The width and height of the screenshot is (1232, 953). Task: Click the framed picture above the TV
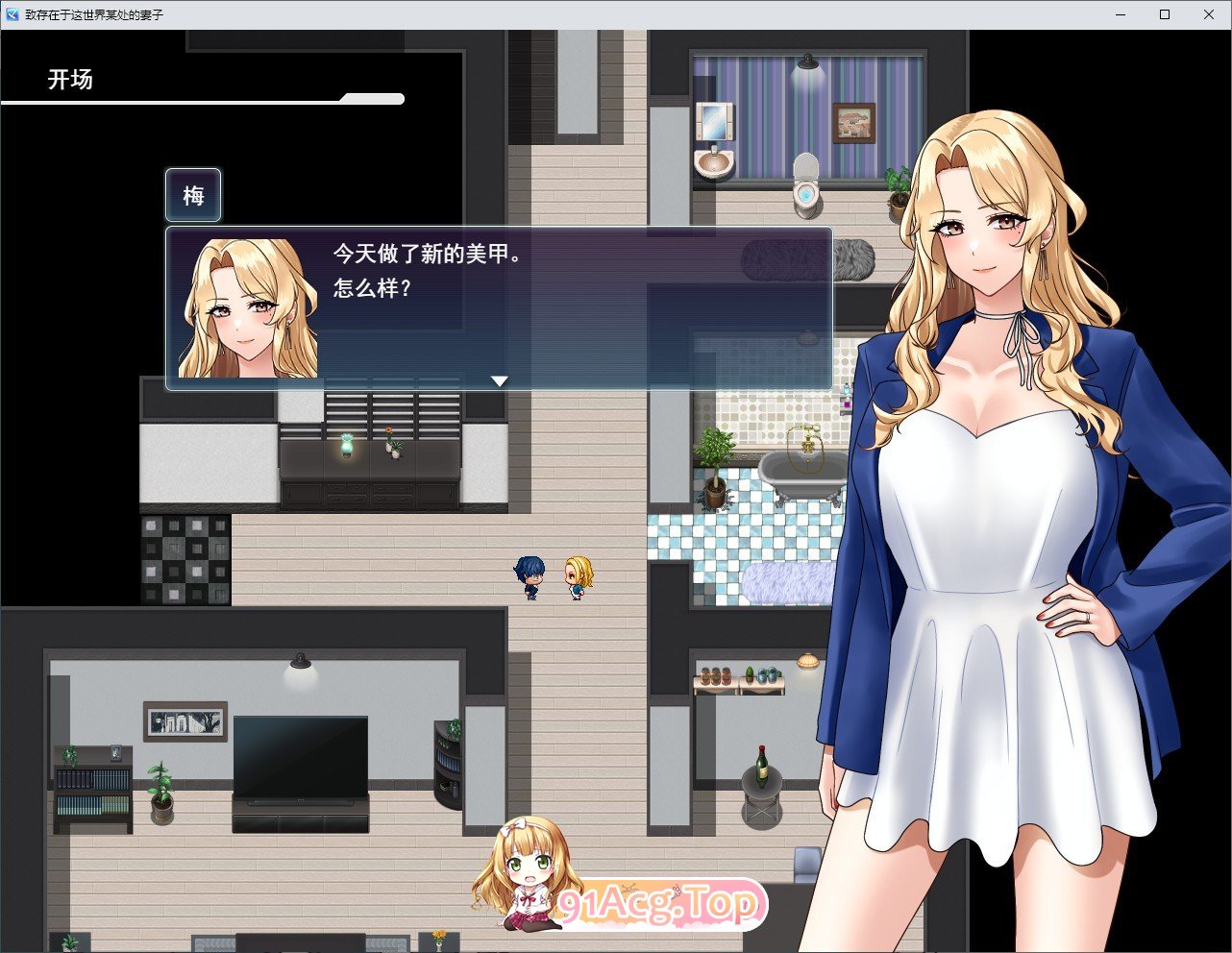185,723
